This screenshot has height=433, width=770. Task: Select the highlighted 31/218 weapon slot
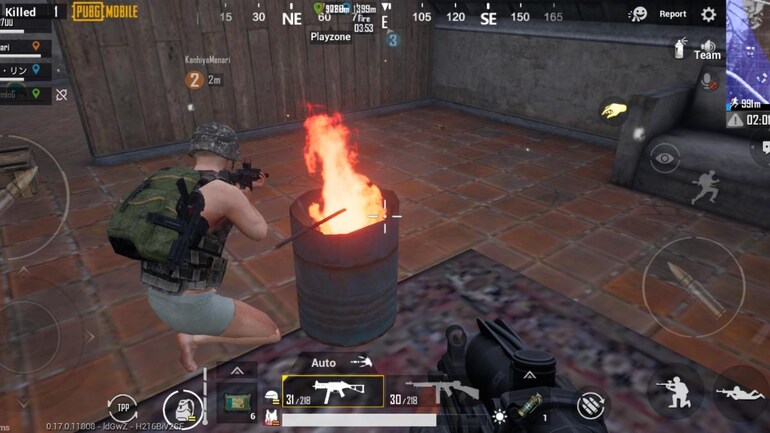click(333, 391)
